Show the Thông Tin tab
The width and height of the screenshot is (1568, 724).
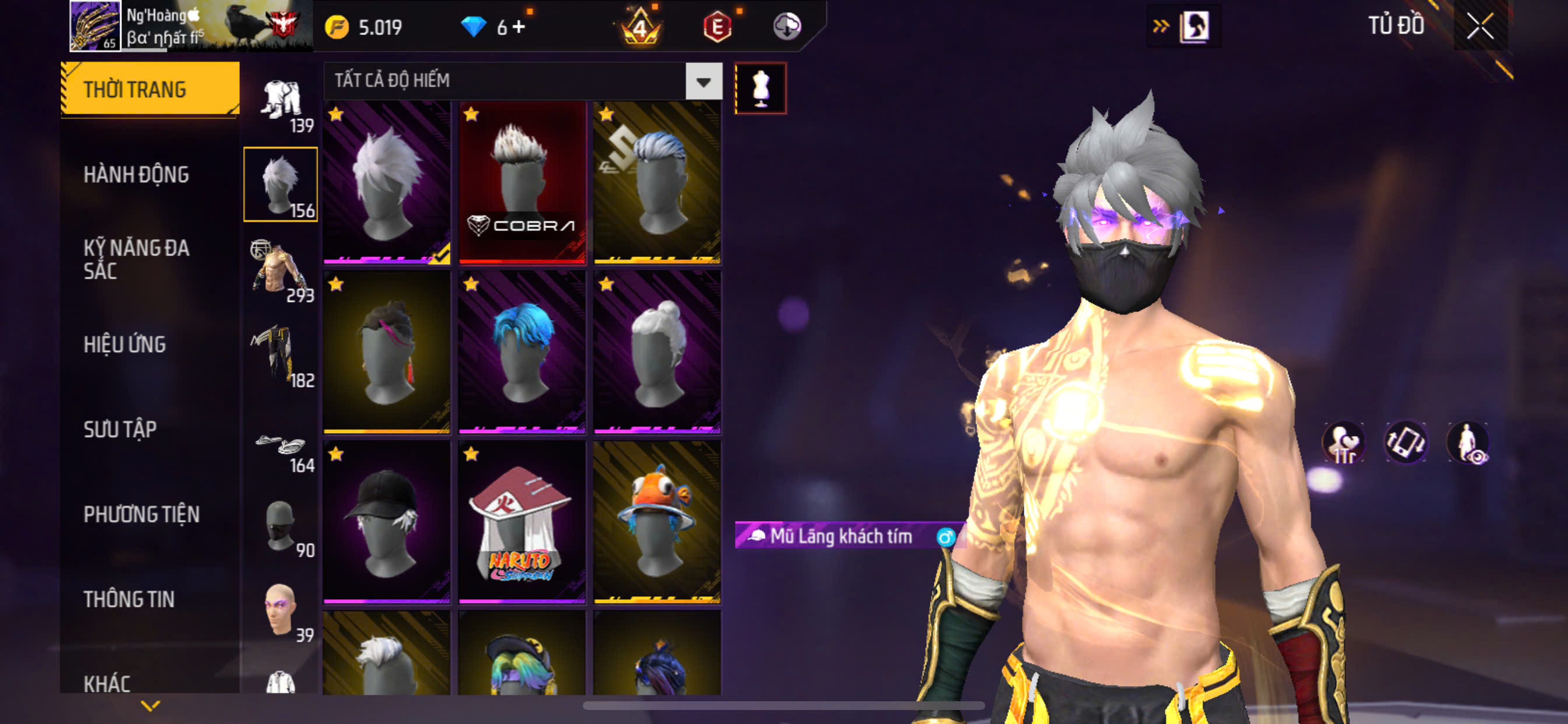tap(129, 599)
